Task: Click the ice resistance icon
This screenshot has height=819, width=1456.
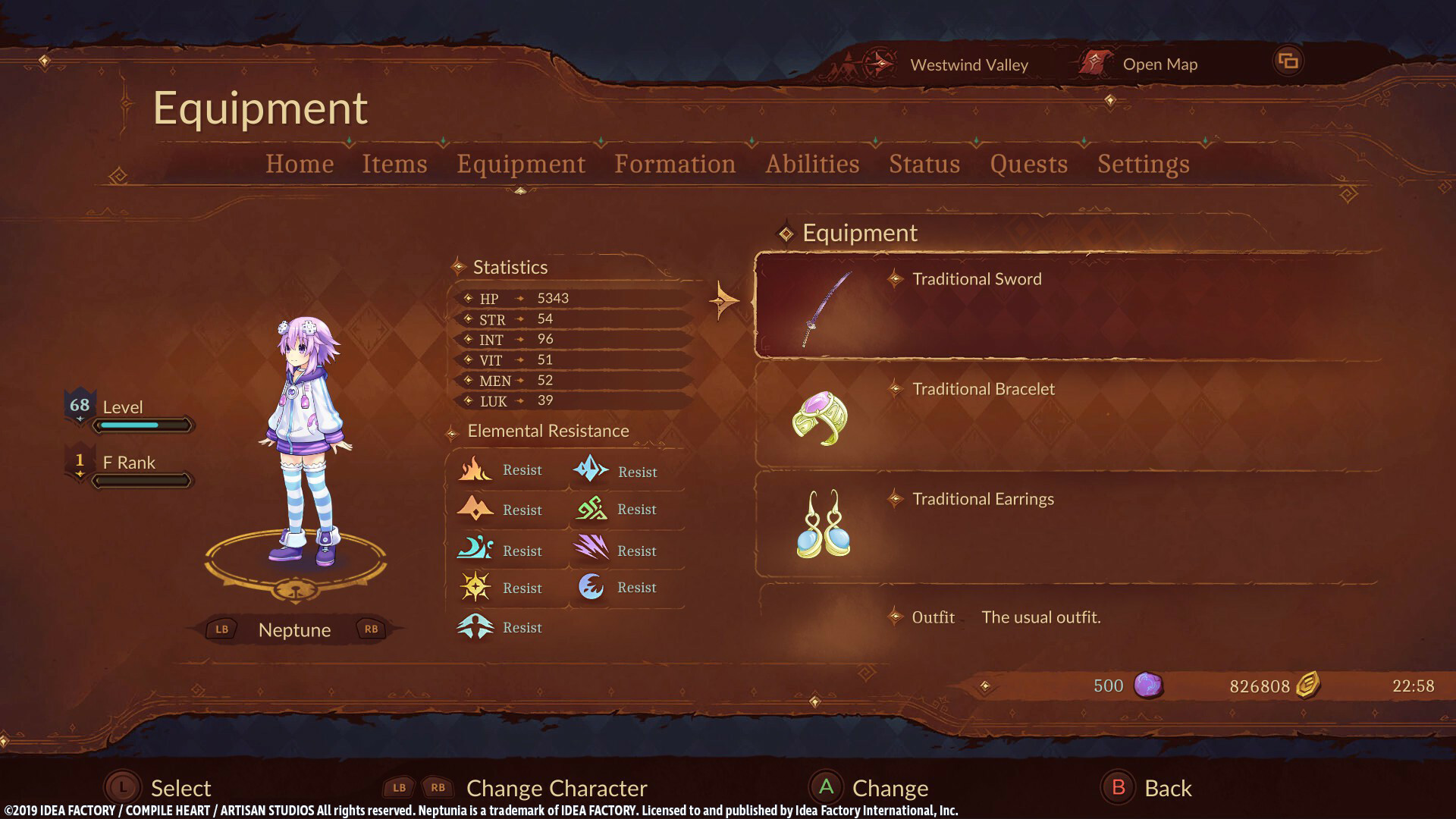Action: tap(592, 470)
